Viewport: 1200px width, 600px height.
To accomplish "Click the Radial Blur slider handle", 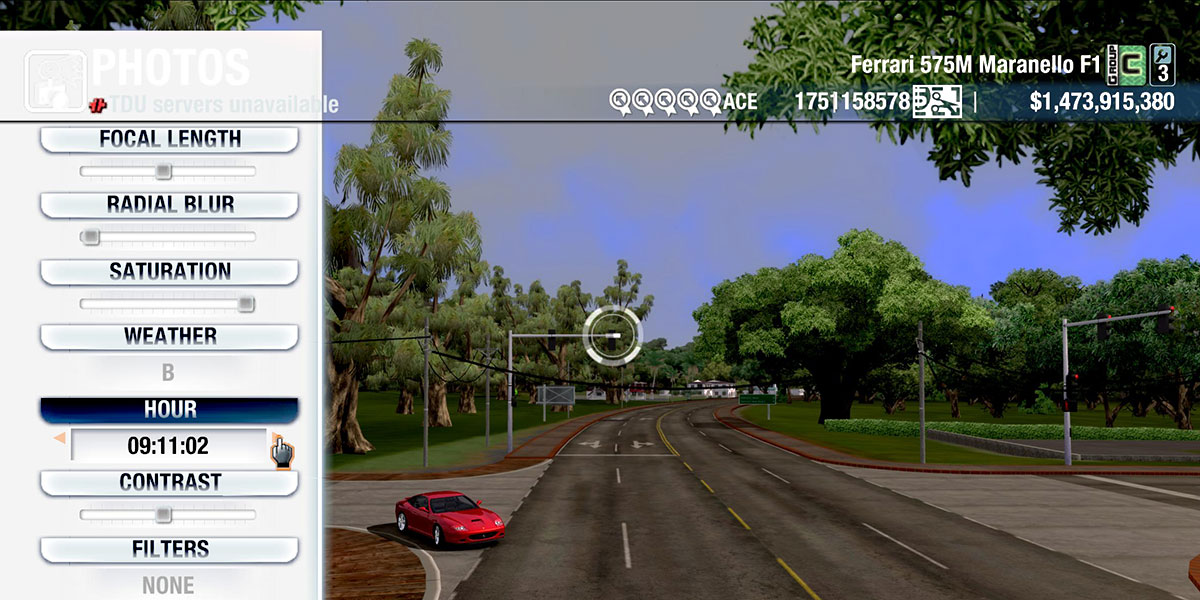I will [x=90, y=237].
